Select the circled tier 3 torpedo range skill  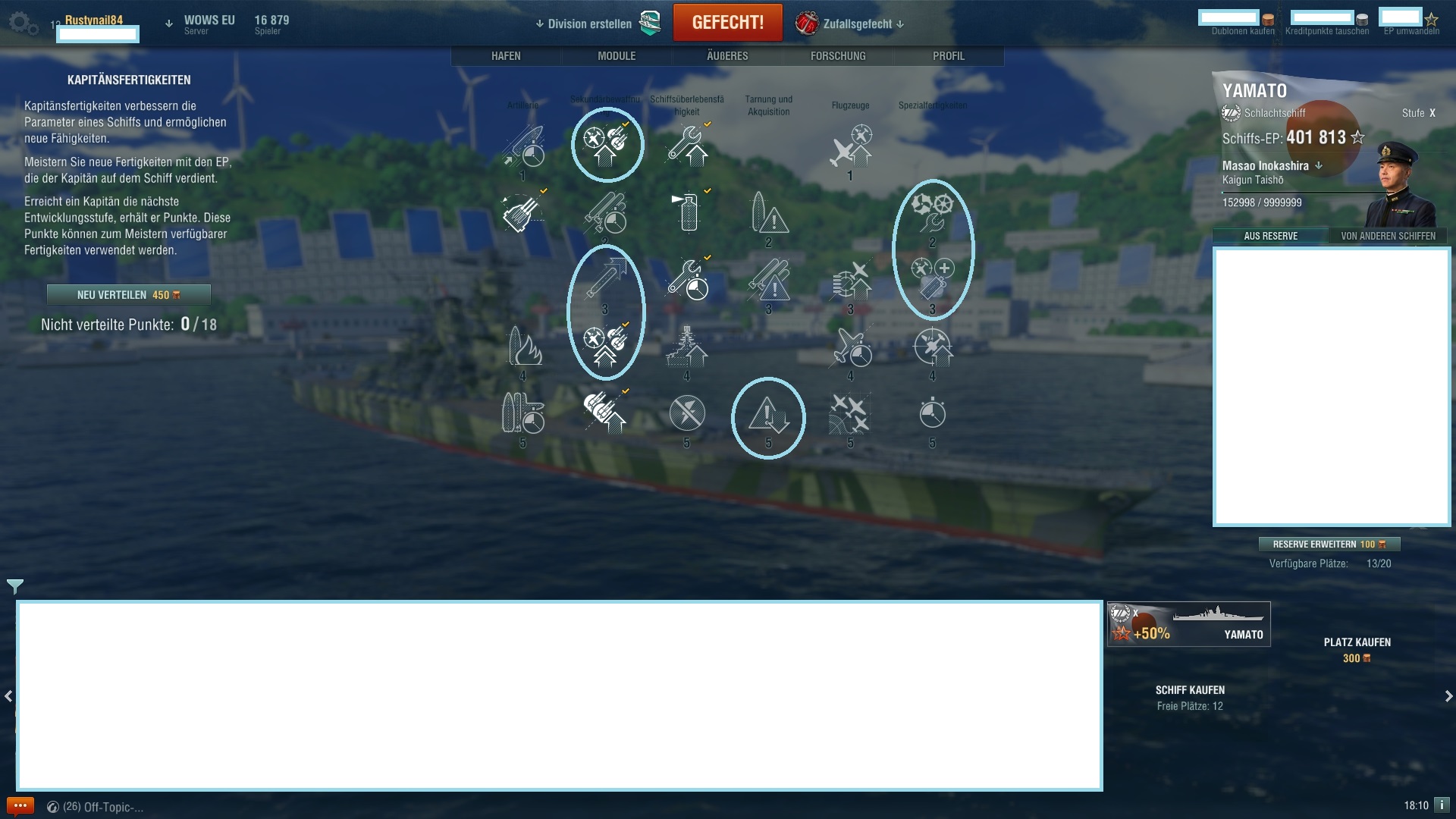click(605, 281)
